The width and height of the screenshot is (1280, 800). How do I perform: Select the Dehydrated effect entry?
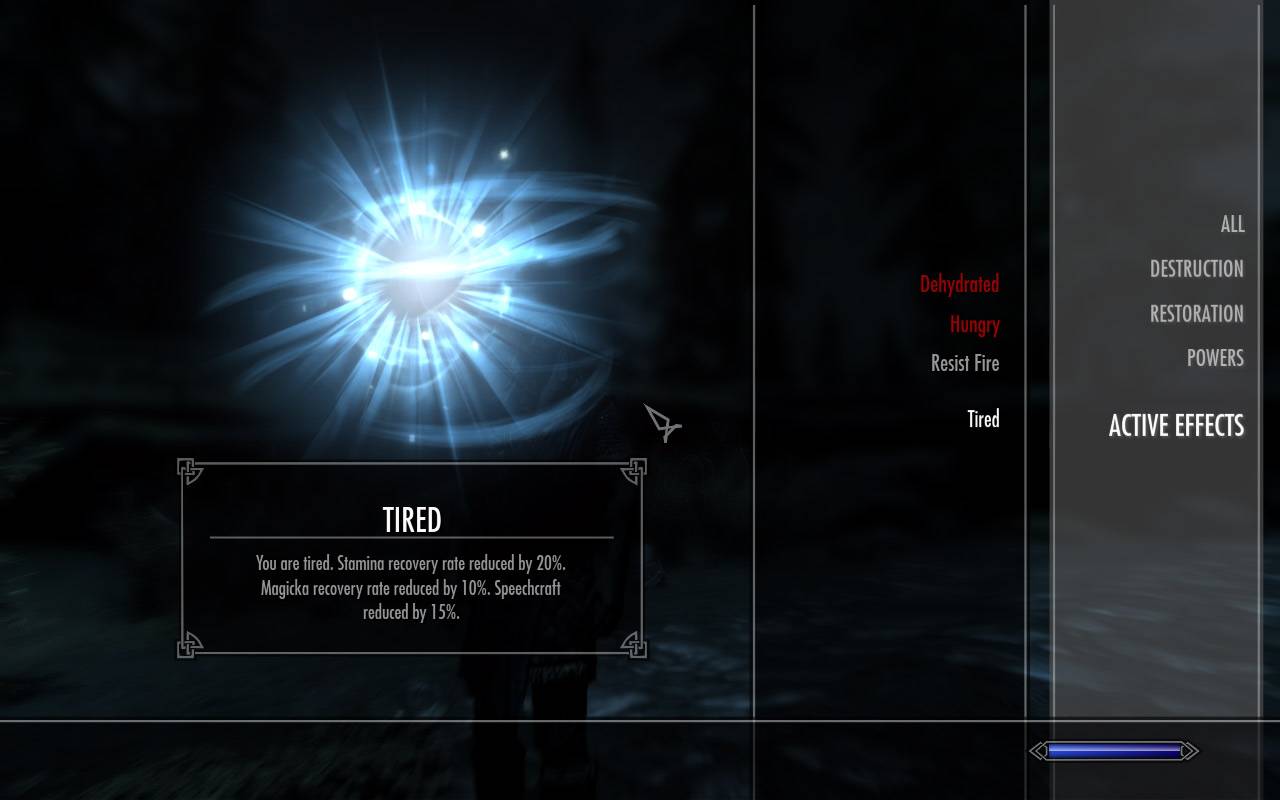959,285
